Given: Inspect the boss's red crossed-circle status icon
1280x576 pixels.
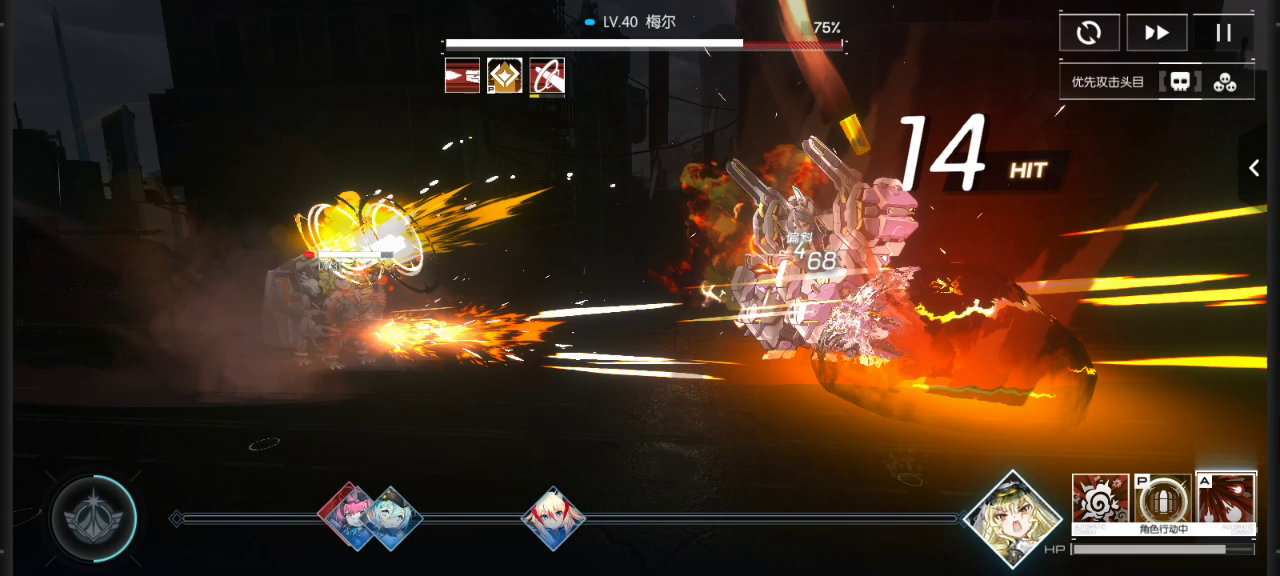Looking at the screenshot, I should click(x=547, y=75).
